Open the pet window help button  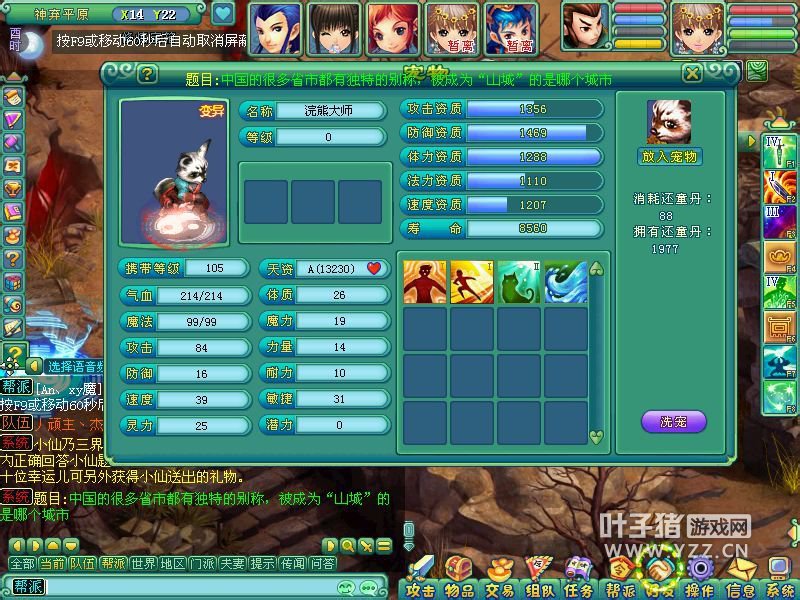(147, 73)
